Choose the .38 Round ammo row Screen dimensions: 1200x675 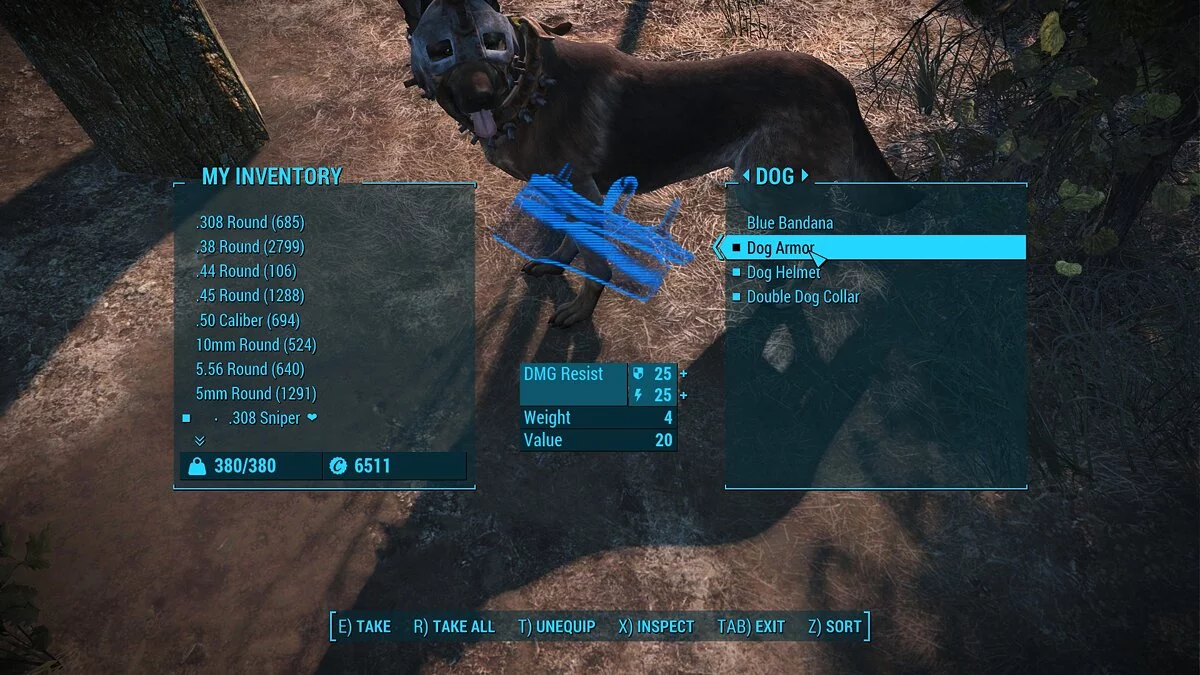pos(250,246)
